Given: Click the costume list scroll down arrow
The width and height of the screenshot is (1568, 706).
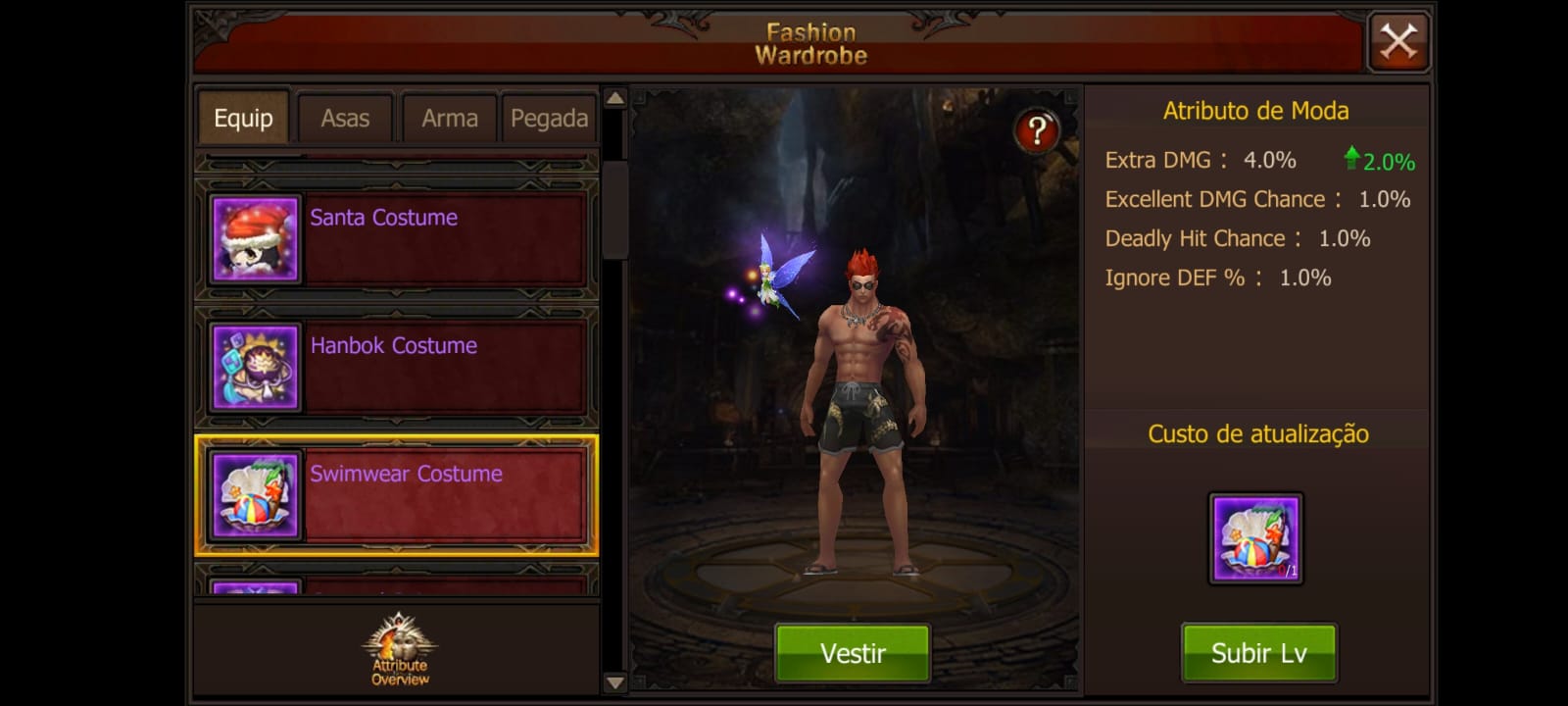Looking at the screenshot, I should point(615,682).
